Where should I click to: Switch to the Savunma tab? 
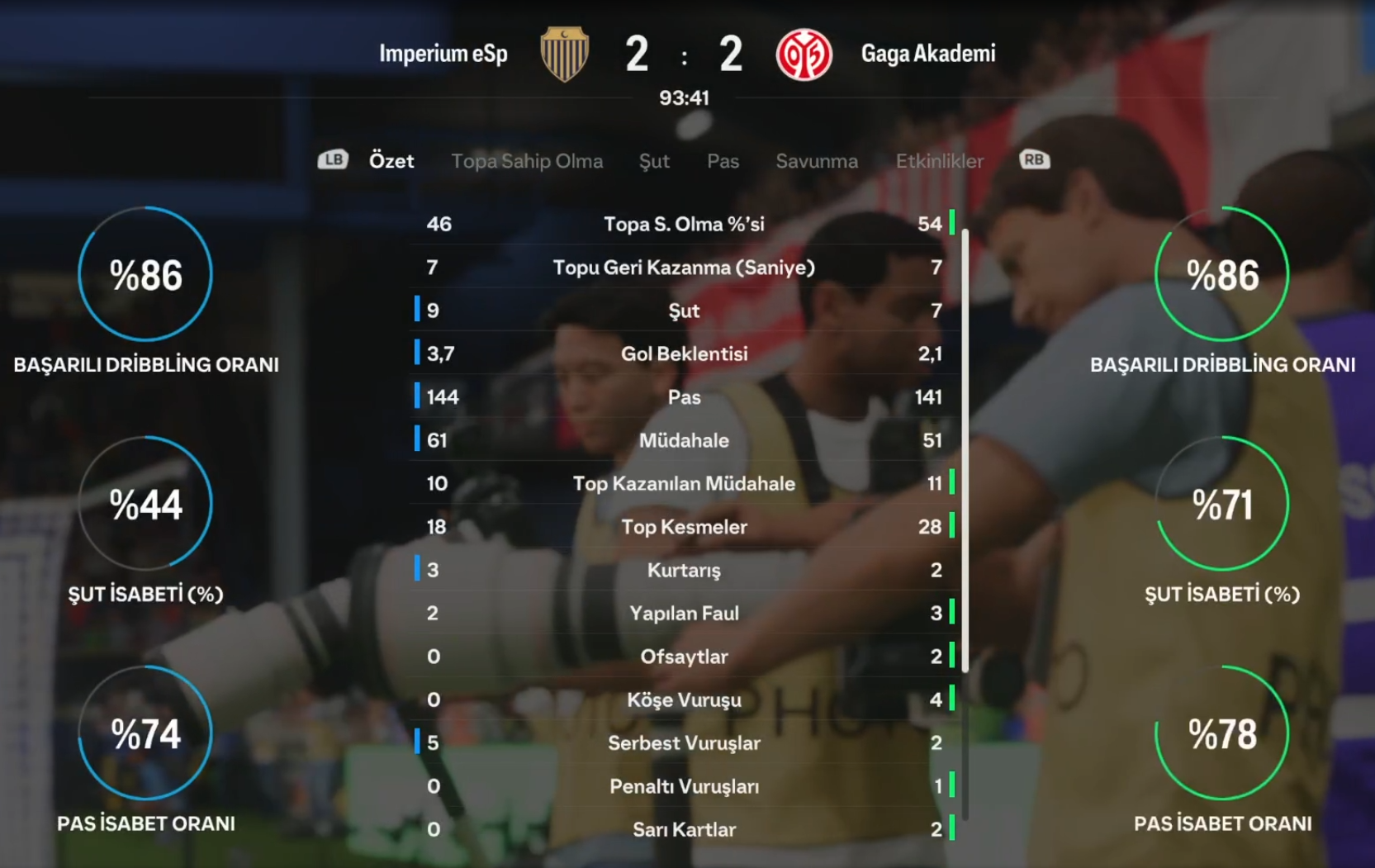[x=817, y=161]
